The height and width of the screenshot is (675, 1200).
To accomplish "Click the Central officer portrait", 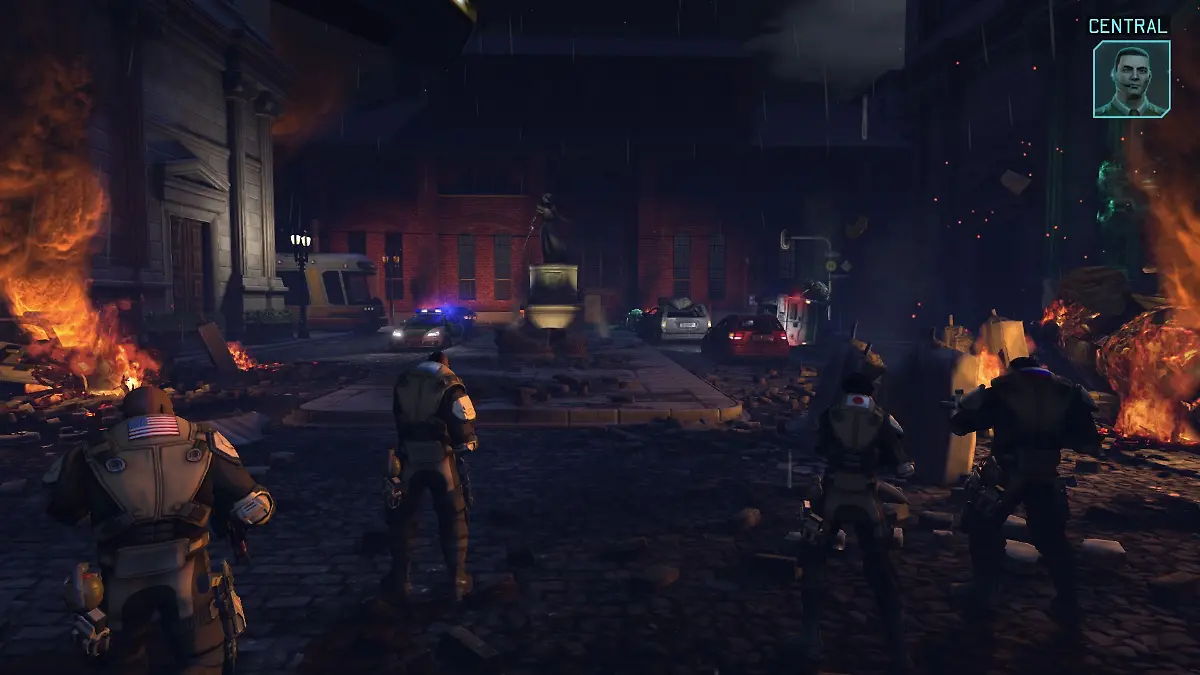I will point(1131,79).
